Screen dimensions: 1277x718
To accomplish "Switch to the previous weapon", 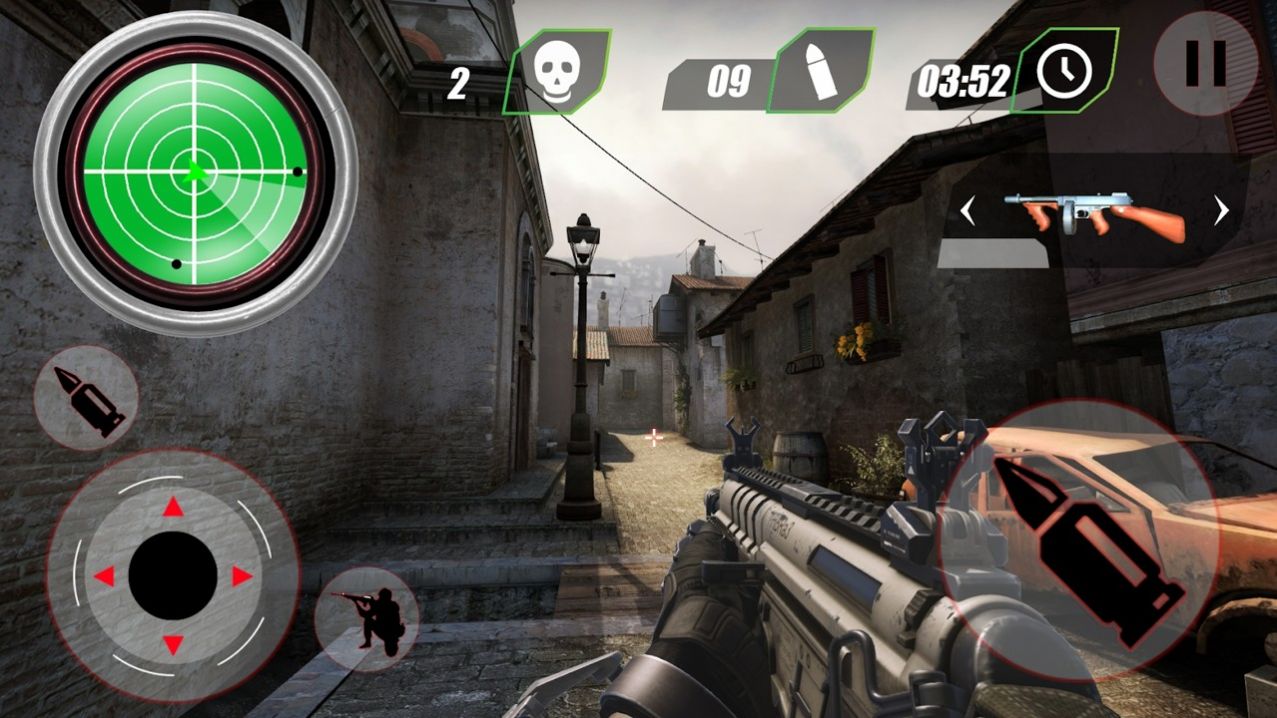I will (x=967, y=211).
